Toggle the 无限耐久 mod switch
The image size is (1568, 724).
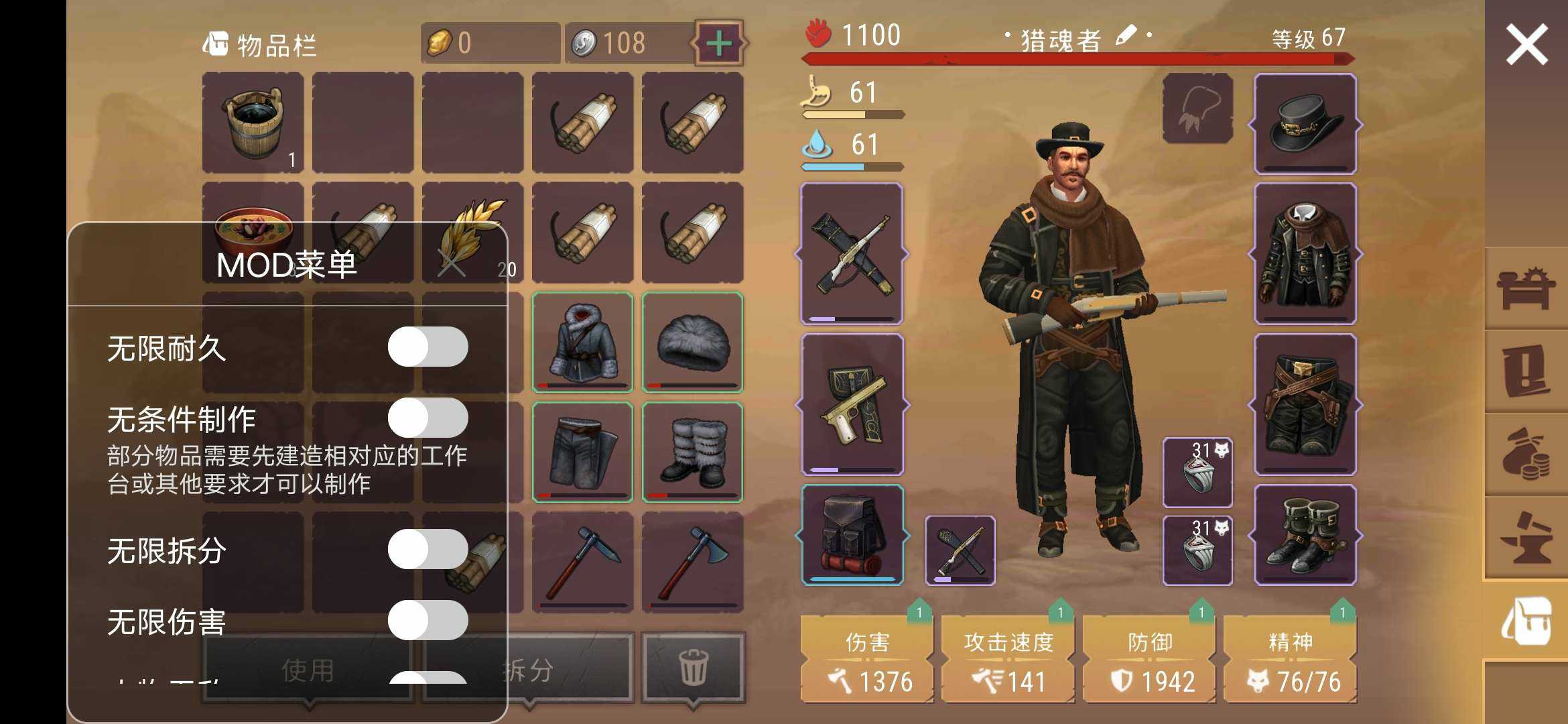[x=428, y=347]
